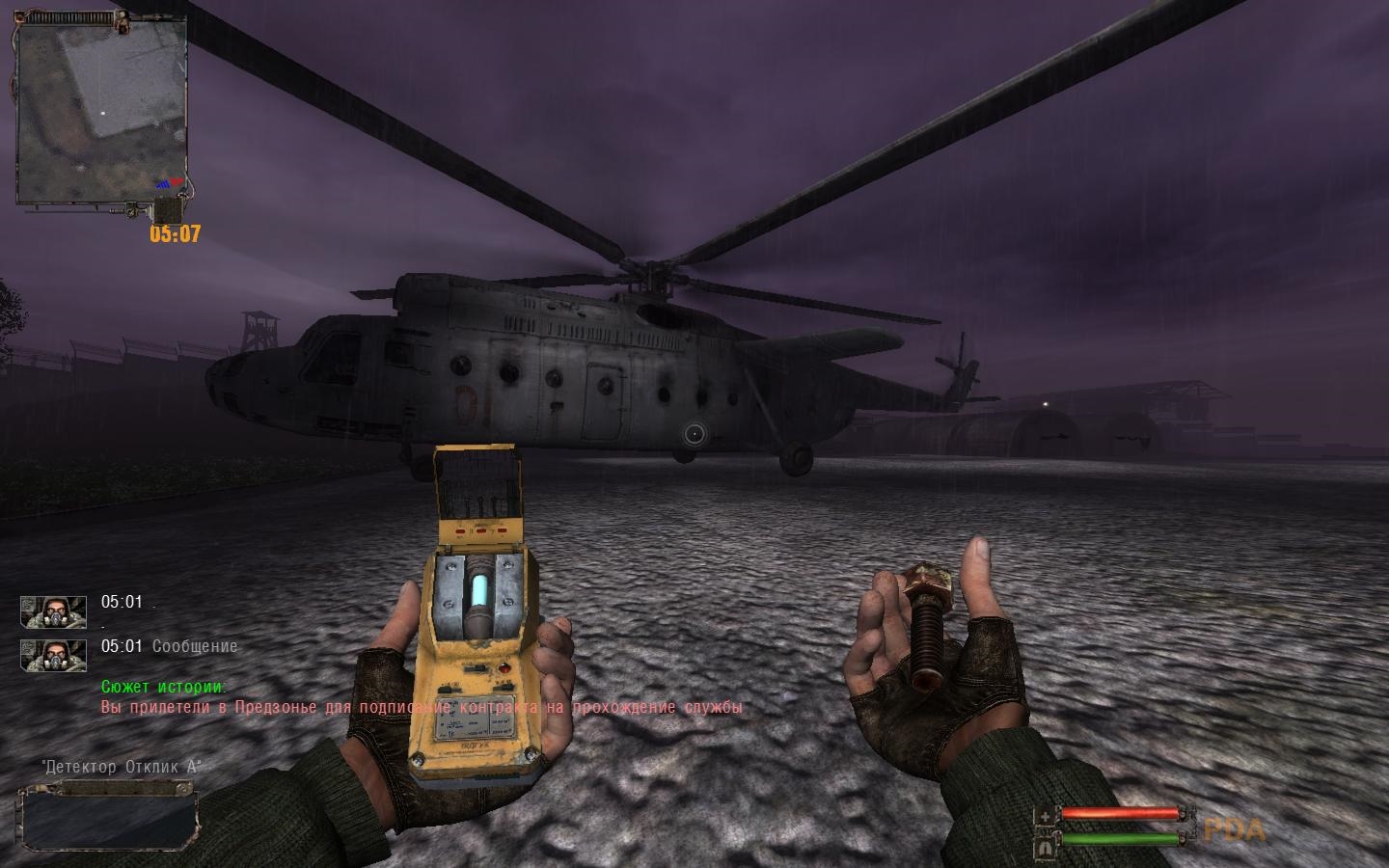Screen dimensions: 1389x868
Task: Open the PDA indicator
Action: click(x=1234, y=829)
